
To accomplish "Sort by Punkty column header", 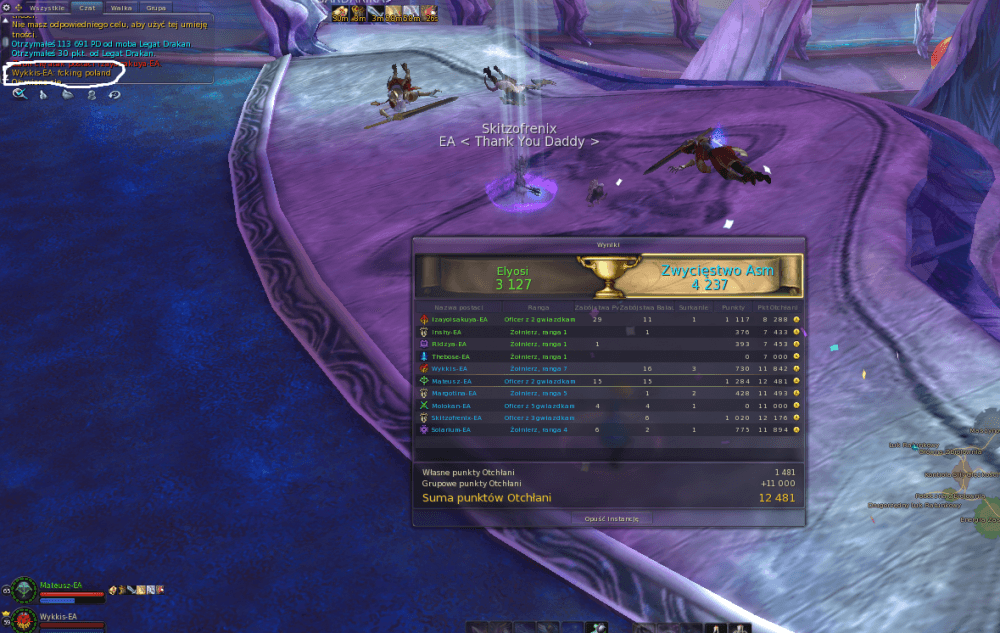I will click(x=734, y=307).
